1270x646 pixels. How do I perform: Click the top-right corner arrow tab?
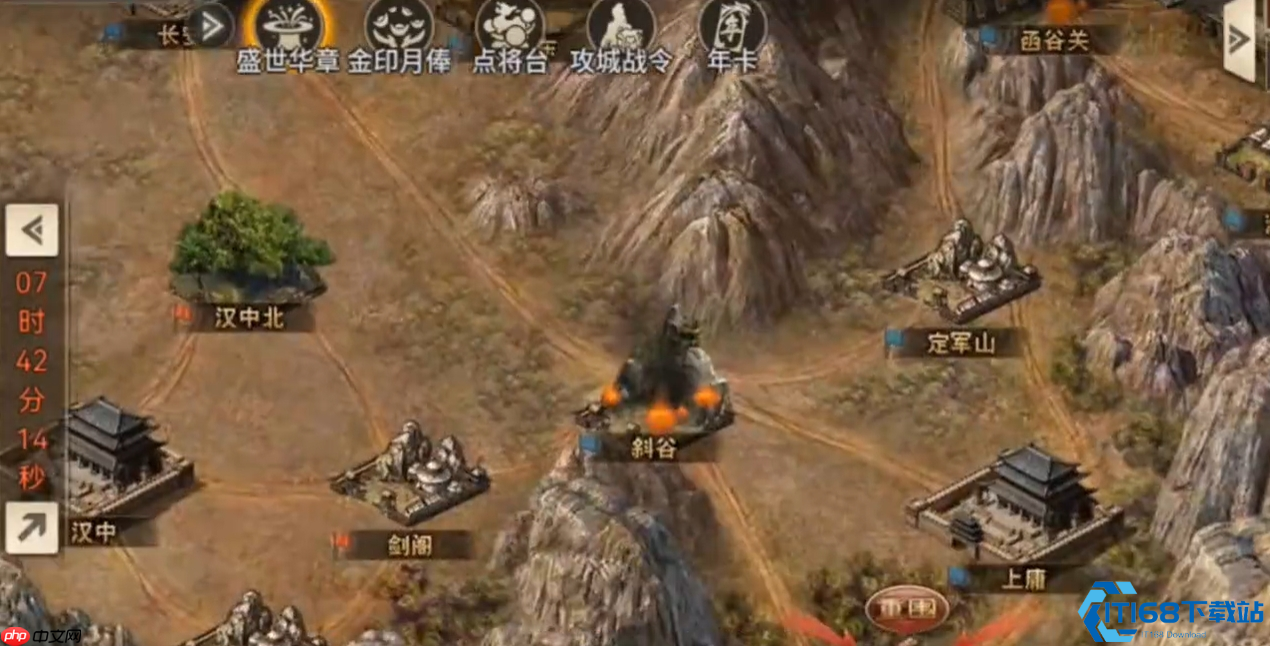point(1240,39)
